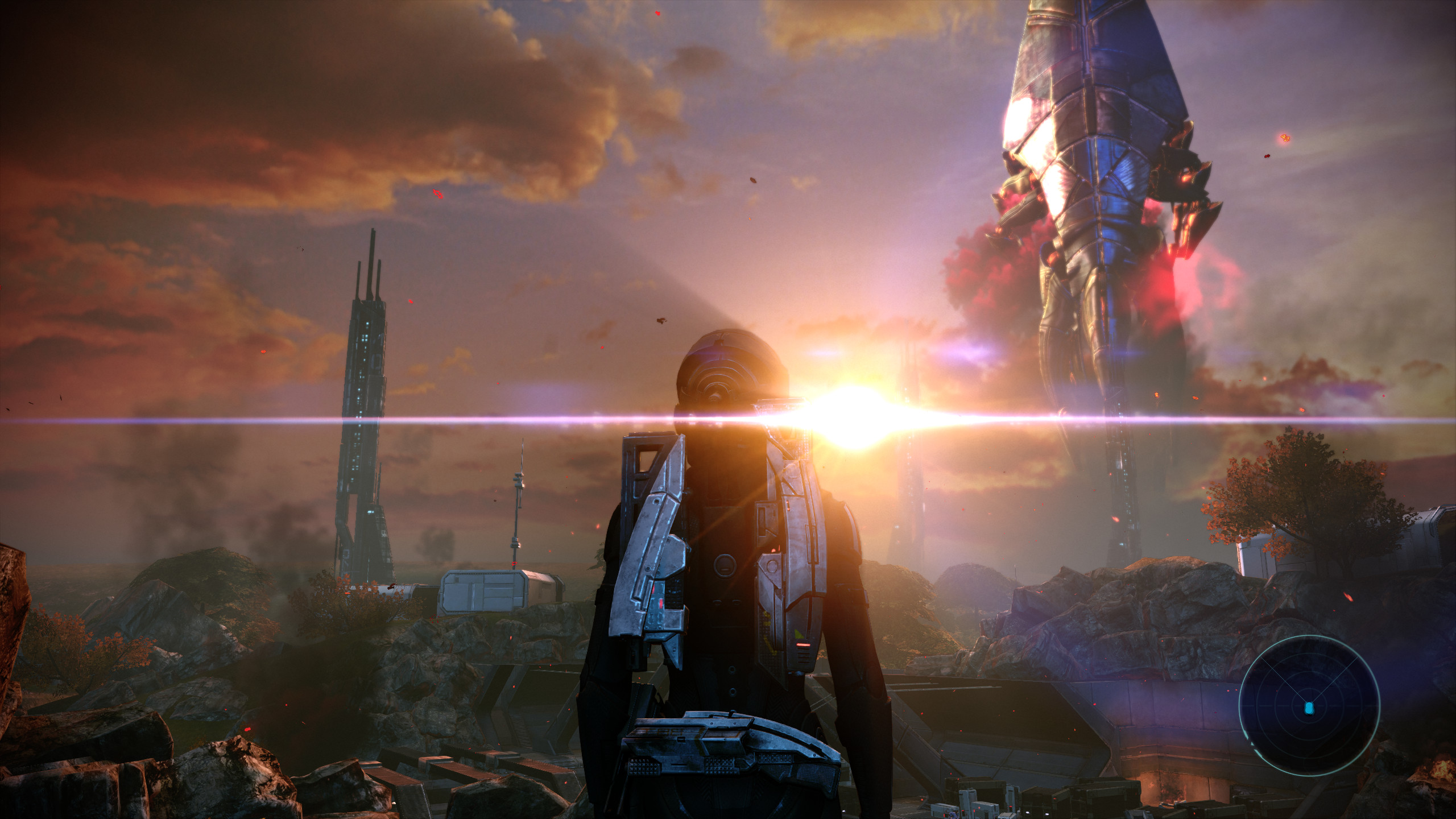Click the circular radar minimap

(1309, 705)
